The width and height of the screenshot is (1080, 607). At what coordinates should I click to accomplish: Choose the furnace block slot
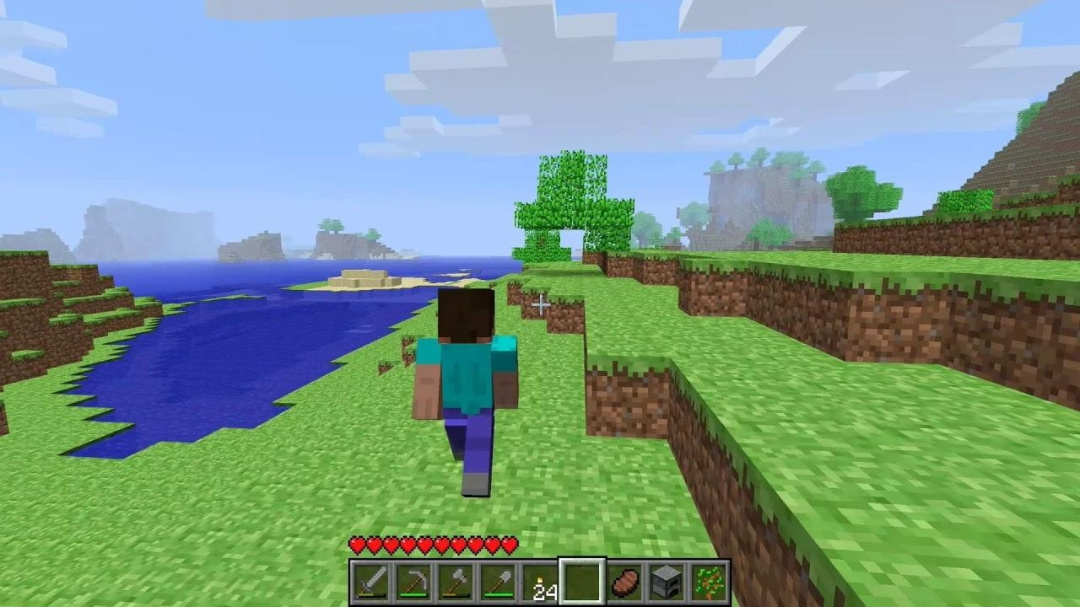point(667,582)
